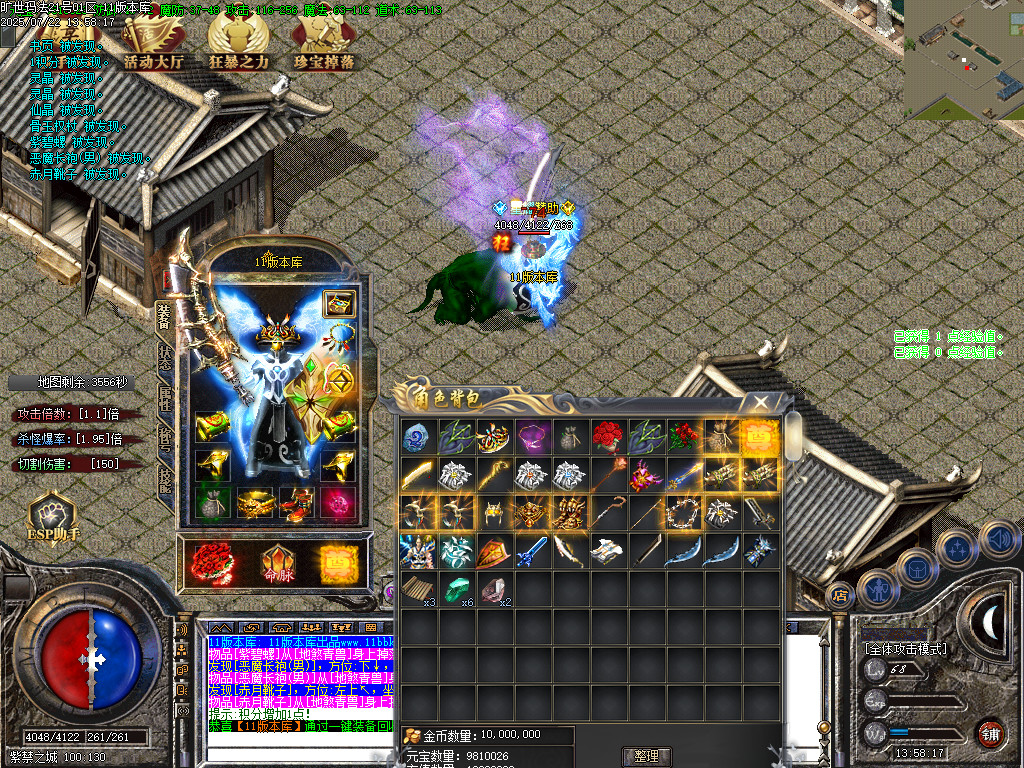The width and height of the screenshot is (1024, 768).
Task: Switch to the 属性 attributes tab
Action: (x=165, y=399)
